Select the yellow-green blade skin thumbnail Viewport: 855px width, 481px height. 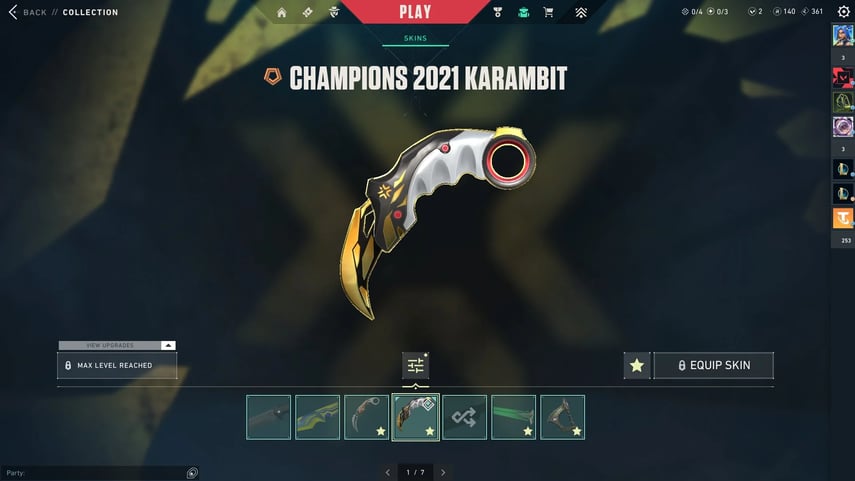point(318,417)
